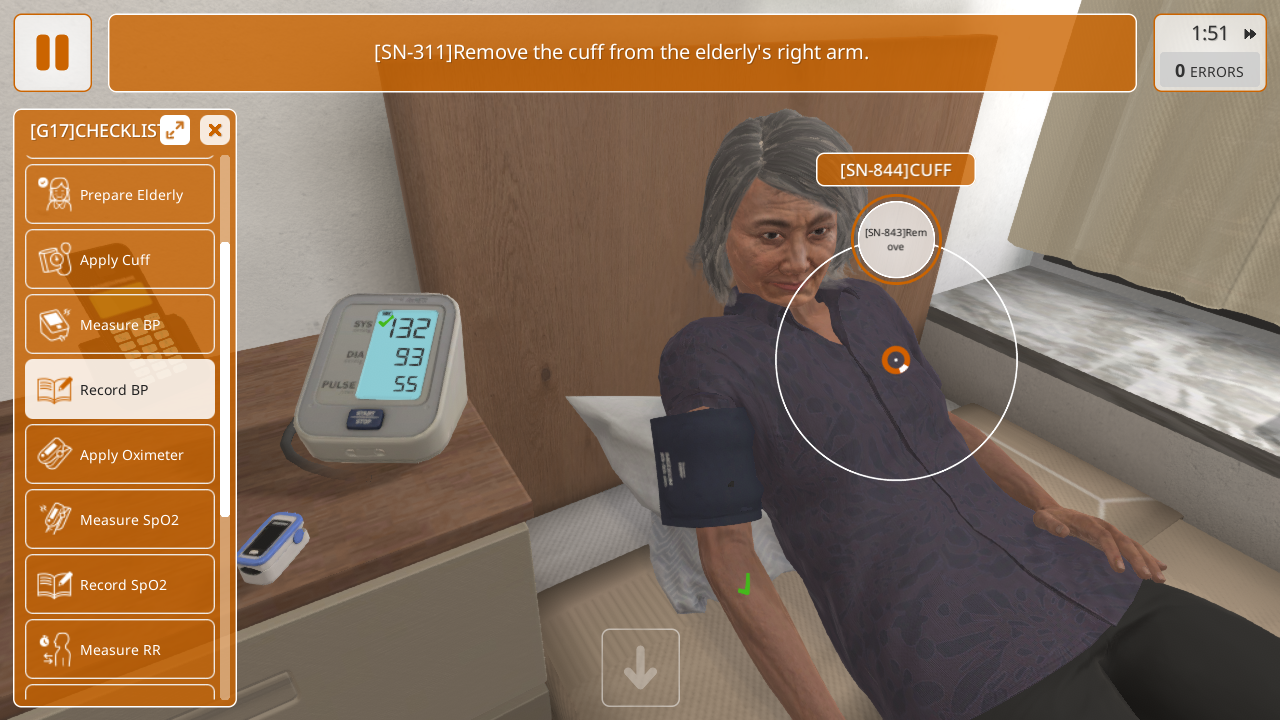Click the checklist scrollbar

(x=225, y=380)
